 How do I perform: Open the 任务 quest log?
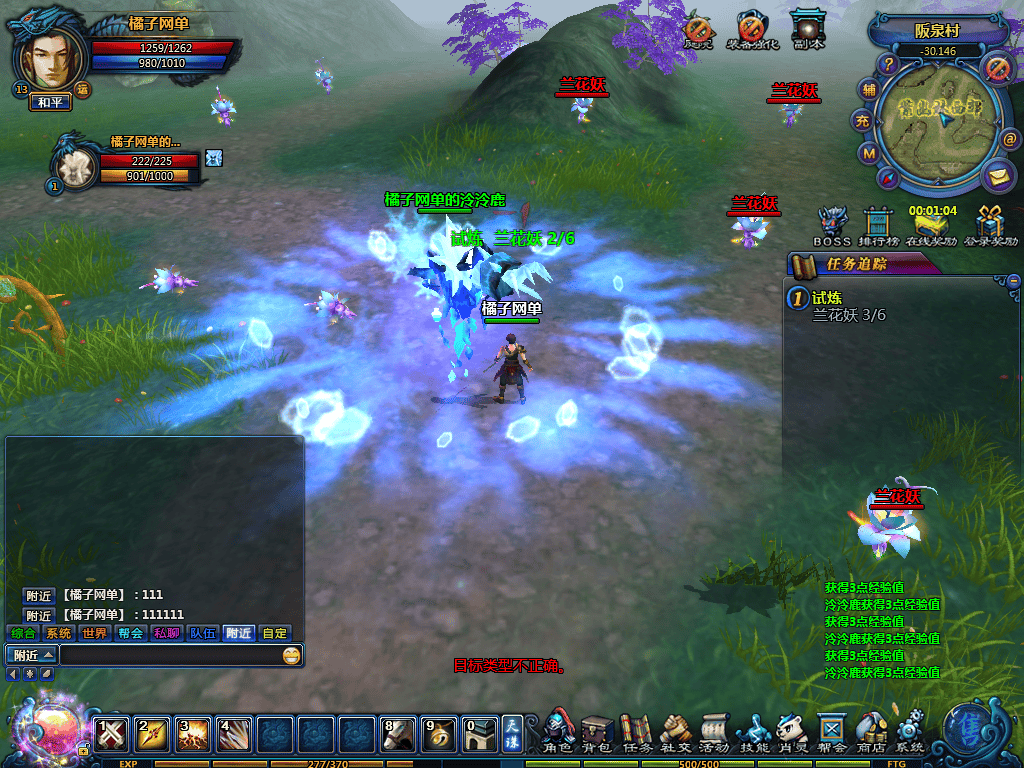pyautogui.click(x=636, y=732)
